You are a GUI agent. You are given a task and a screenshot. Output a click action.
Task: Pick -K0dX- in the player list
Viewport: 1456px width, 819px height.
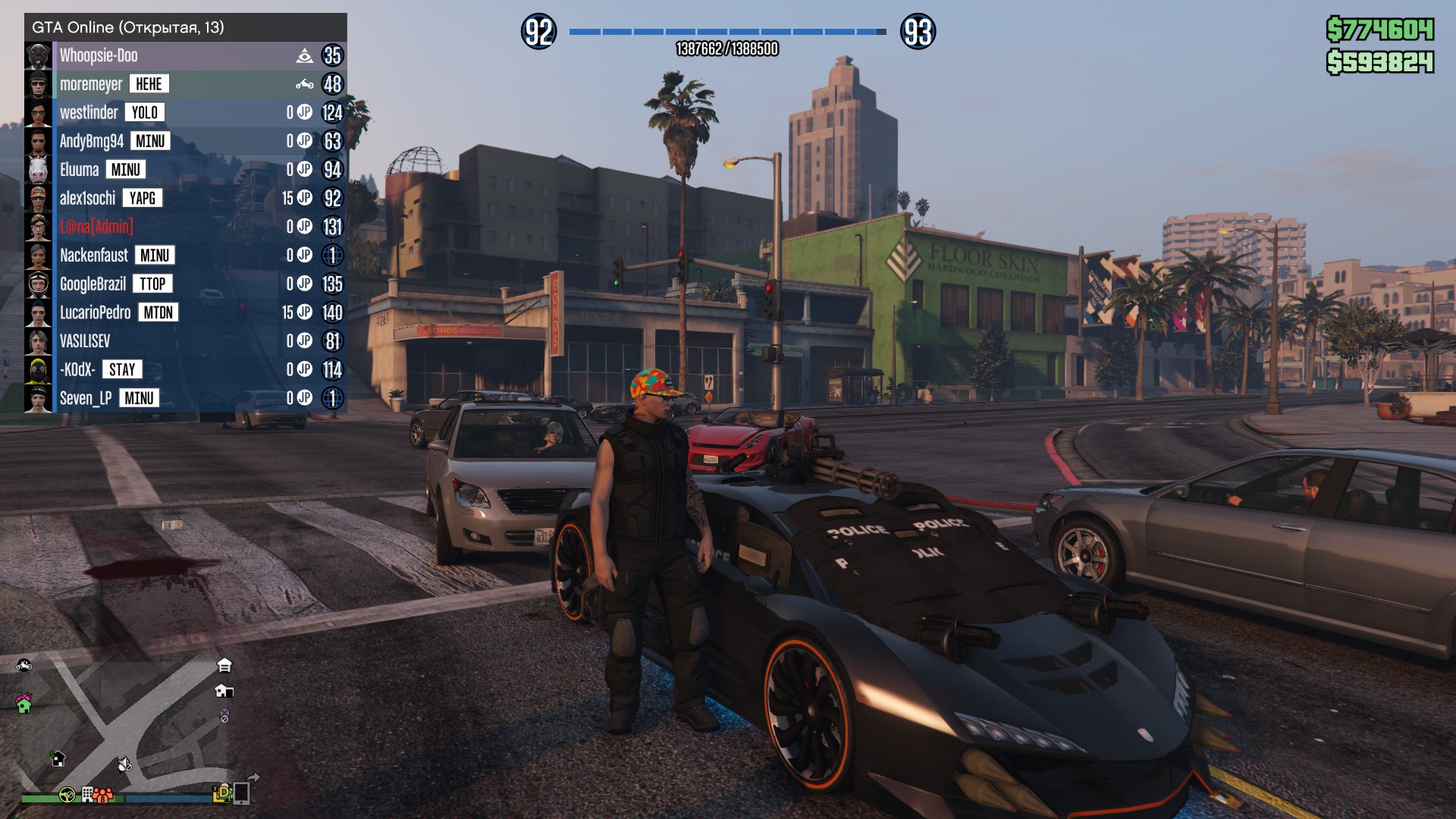(x=77, y=370)
